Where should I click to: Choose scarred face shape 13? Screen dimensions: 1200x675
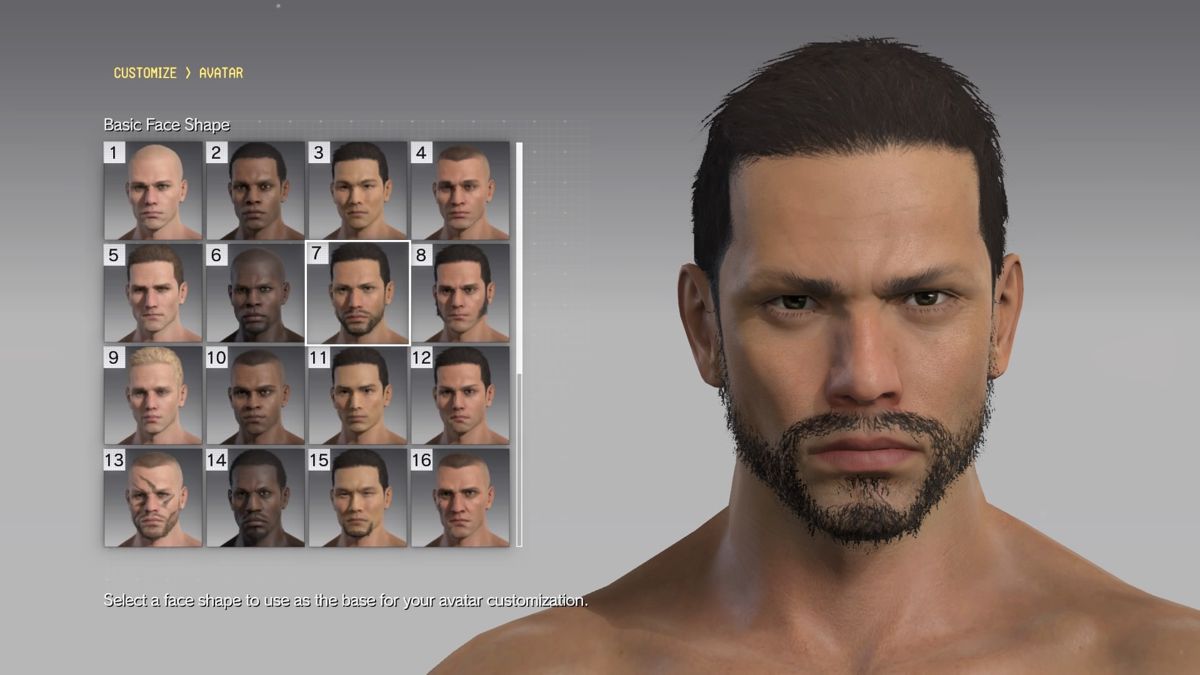[x=153, y=497]
